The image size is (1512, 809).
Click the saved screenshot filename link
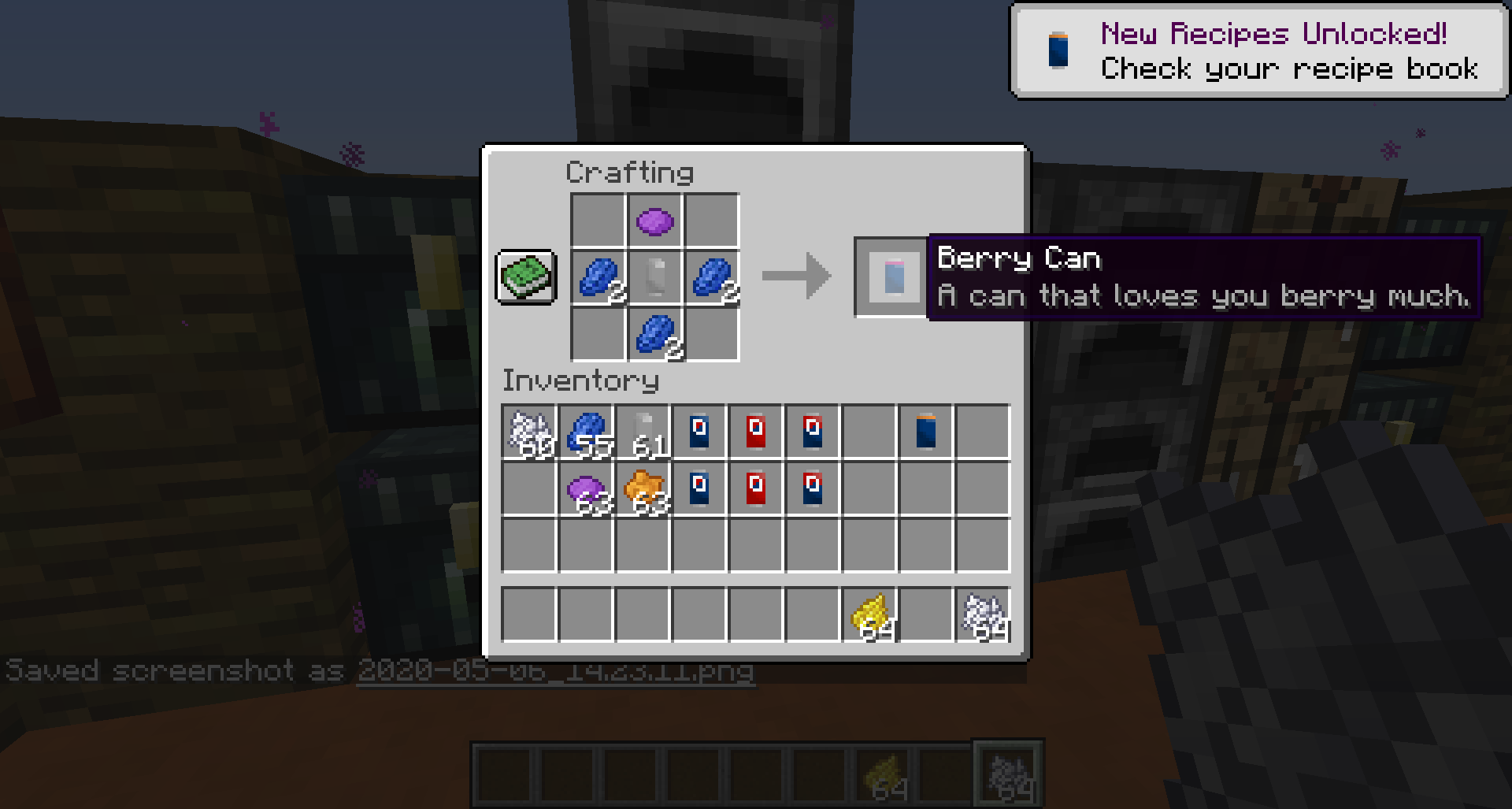555,674
